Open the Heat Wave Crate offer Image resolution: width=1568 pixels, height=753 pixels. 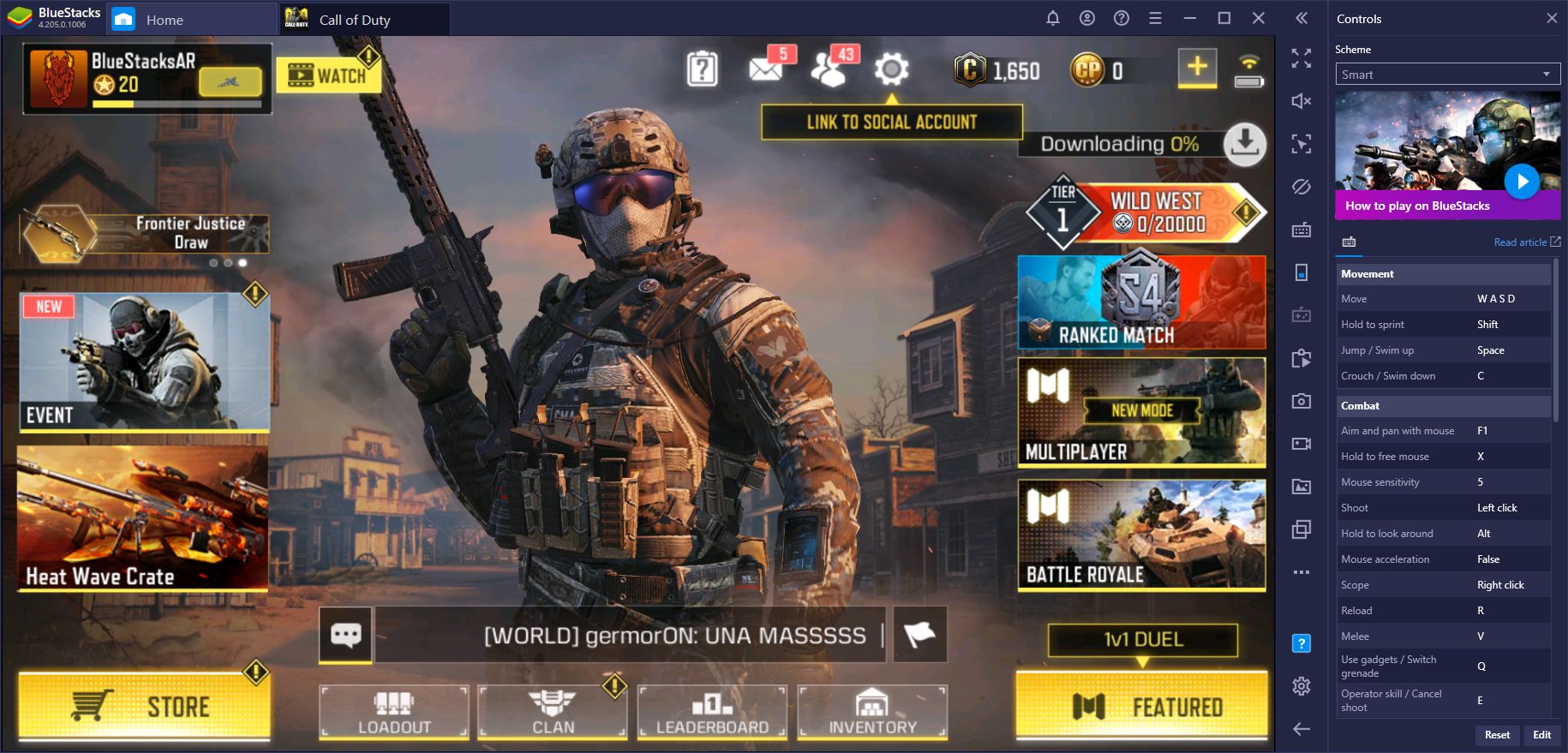coord(142,517)
